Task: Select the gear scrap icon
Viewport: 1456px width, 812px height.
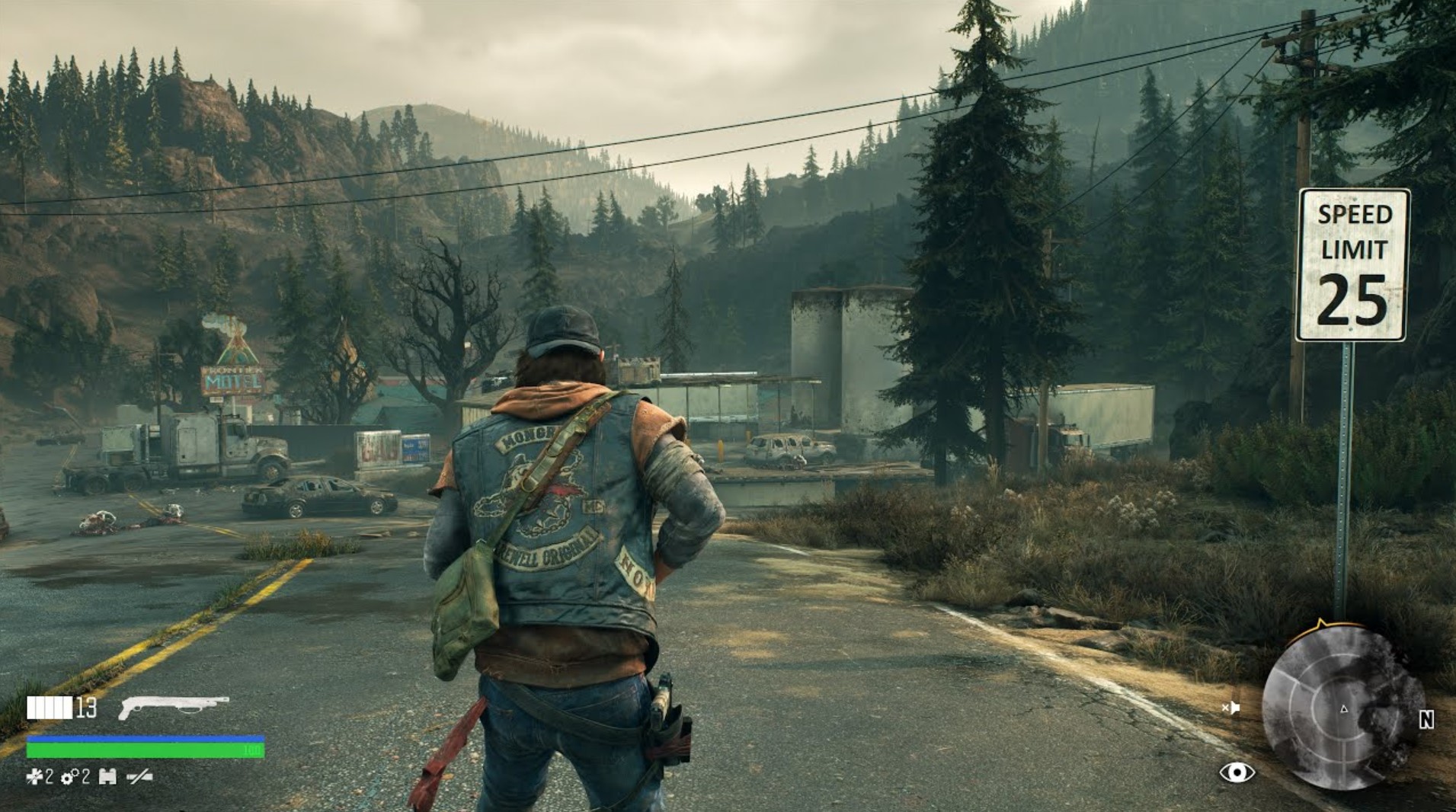Action: click(69, 777)
